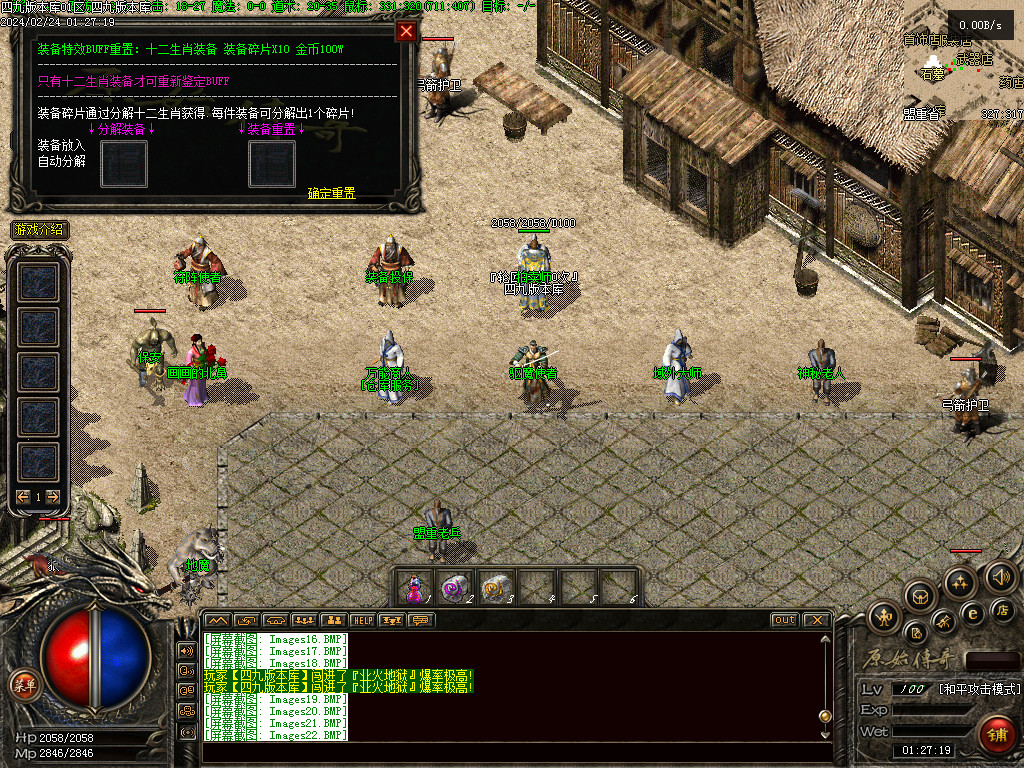
Task: Open the 店 shop round button
Action: tap(1003, 609)
